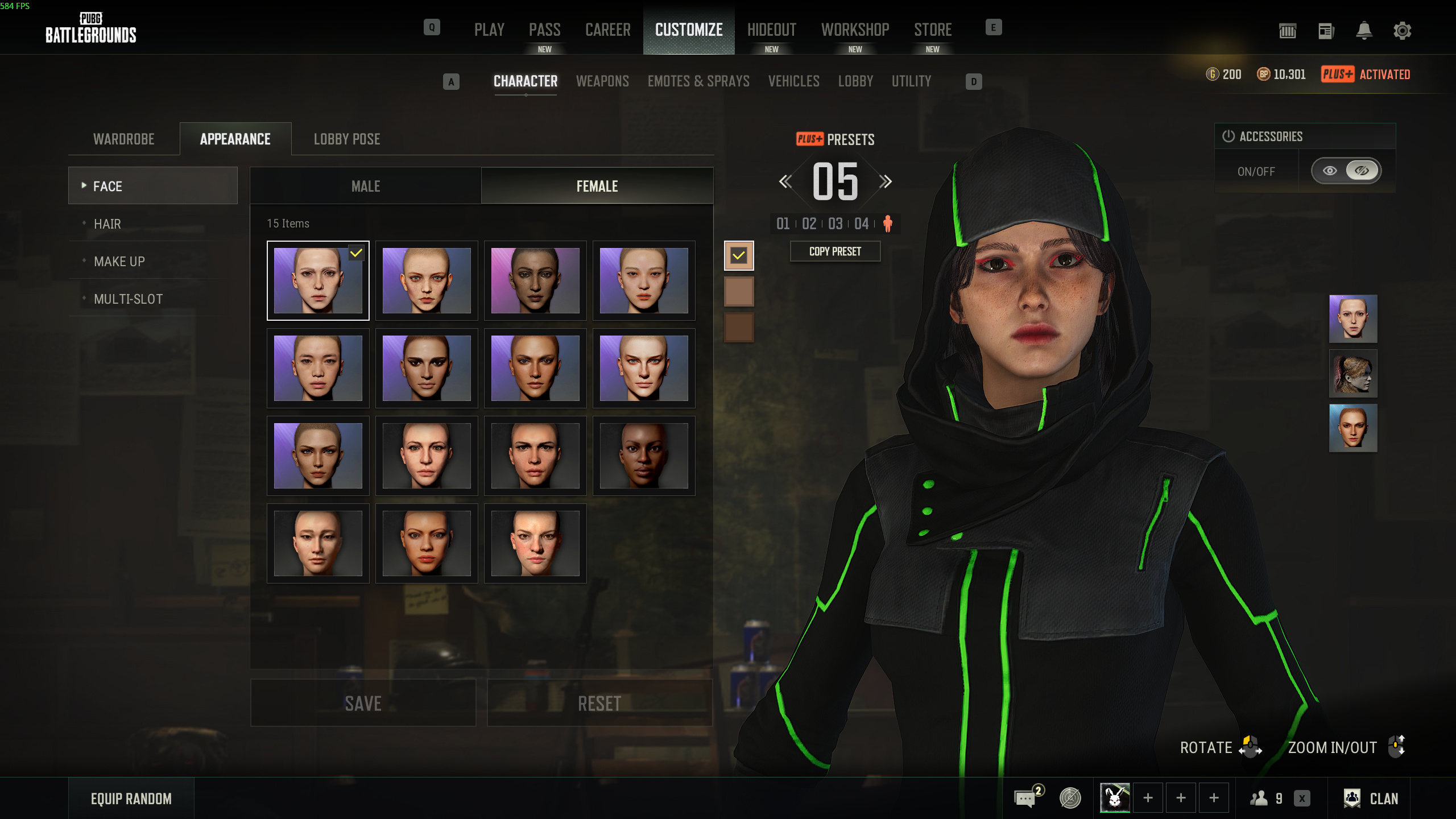Viewport: 1456px width, 819px height.
Task: Select the Multi-Slot category
Action: (129, 299)
